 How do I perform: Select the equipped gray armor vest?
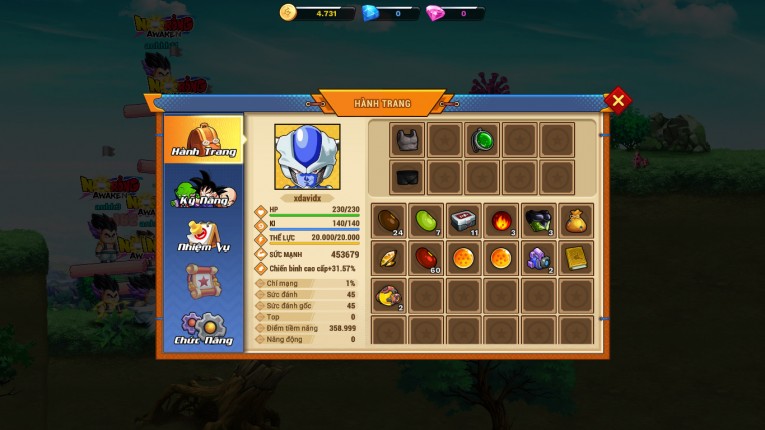pyautogui.click(x=407, y=139)
